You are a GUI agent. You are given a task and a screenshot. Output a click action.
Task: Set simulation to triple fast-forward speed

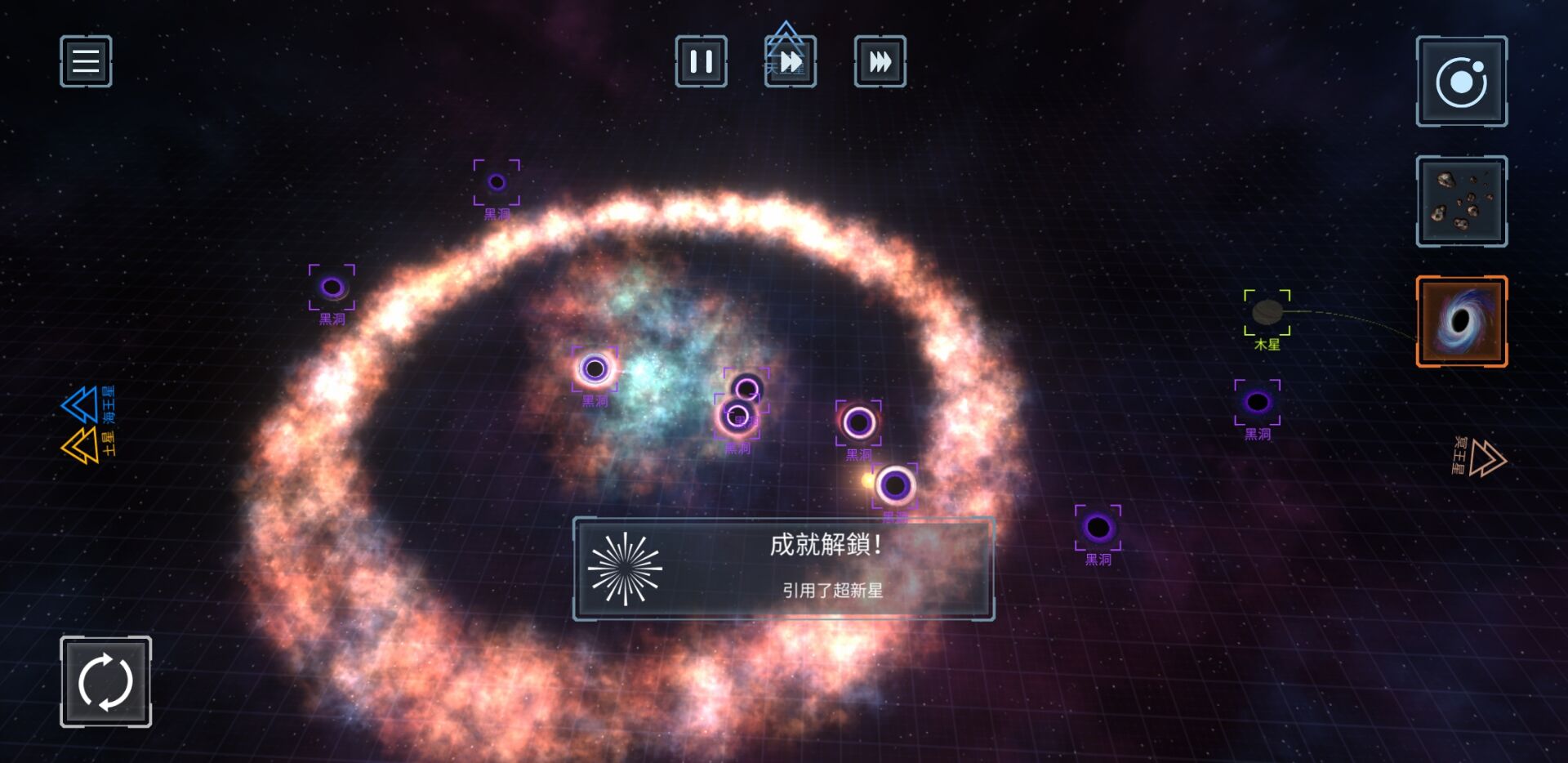880,61
